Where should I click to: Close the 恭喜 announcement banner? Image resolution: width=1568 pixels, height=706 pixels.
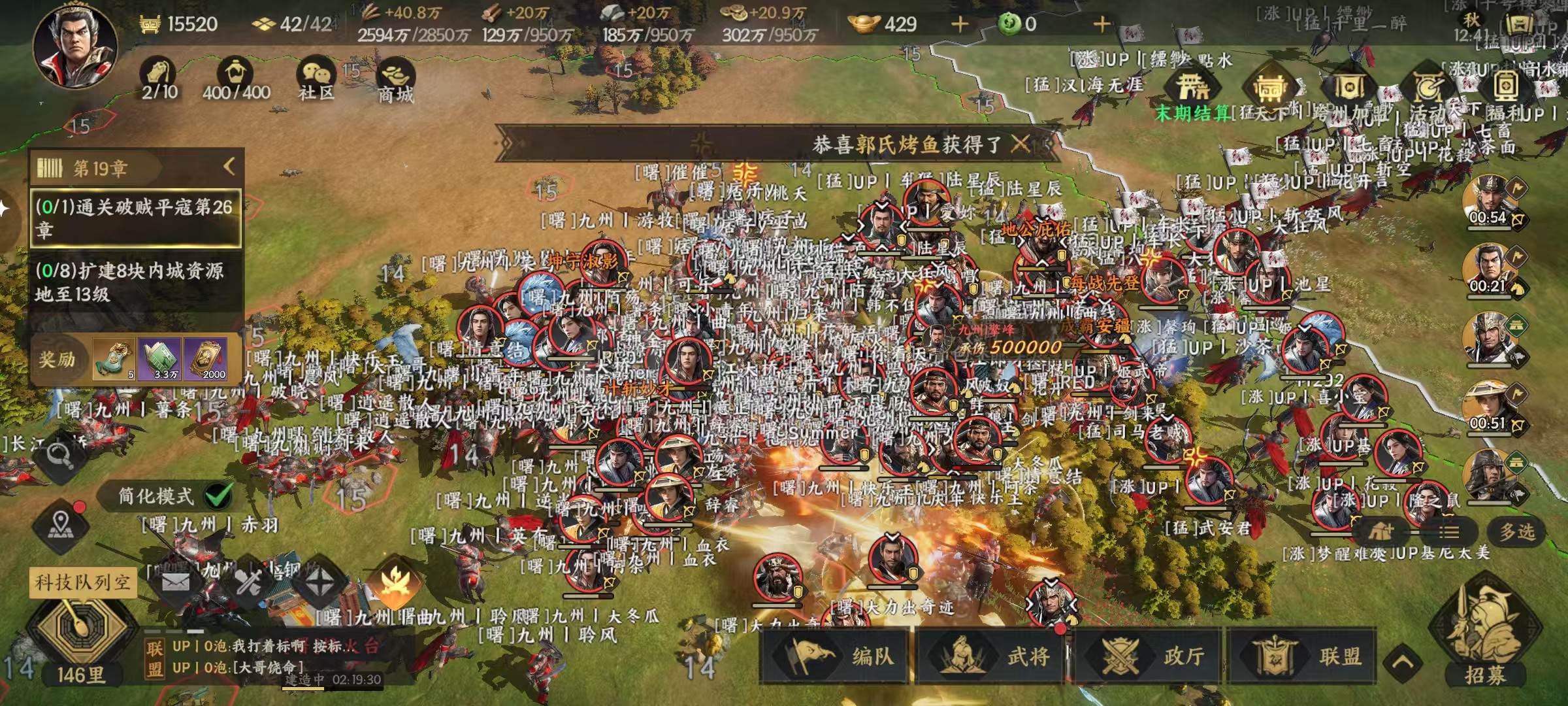pos(1020,143)
